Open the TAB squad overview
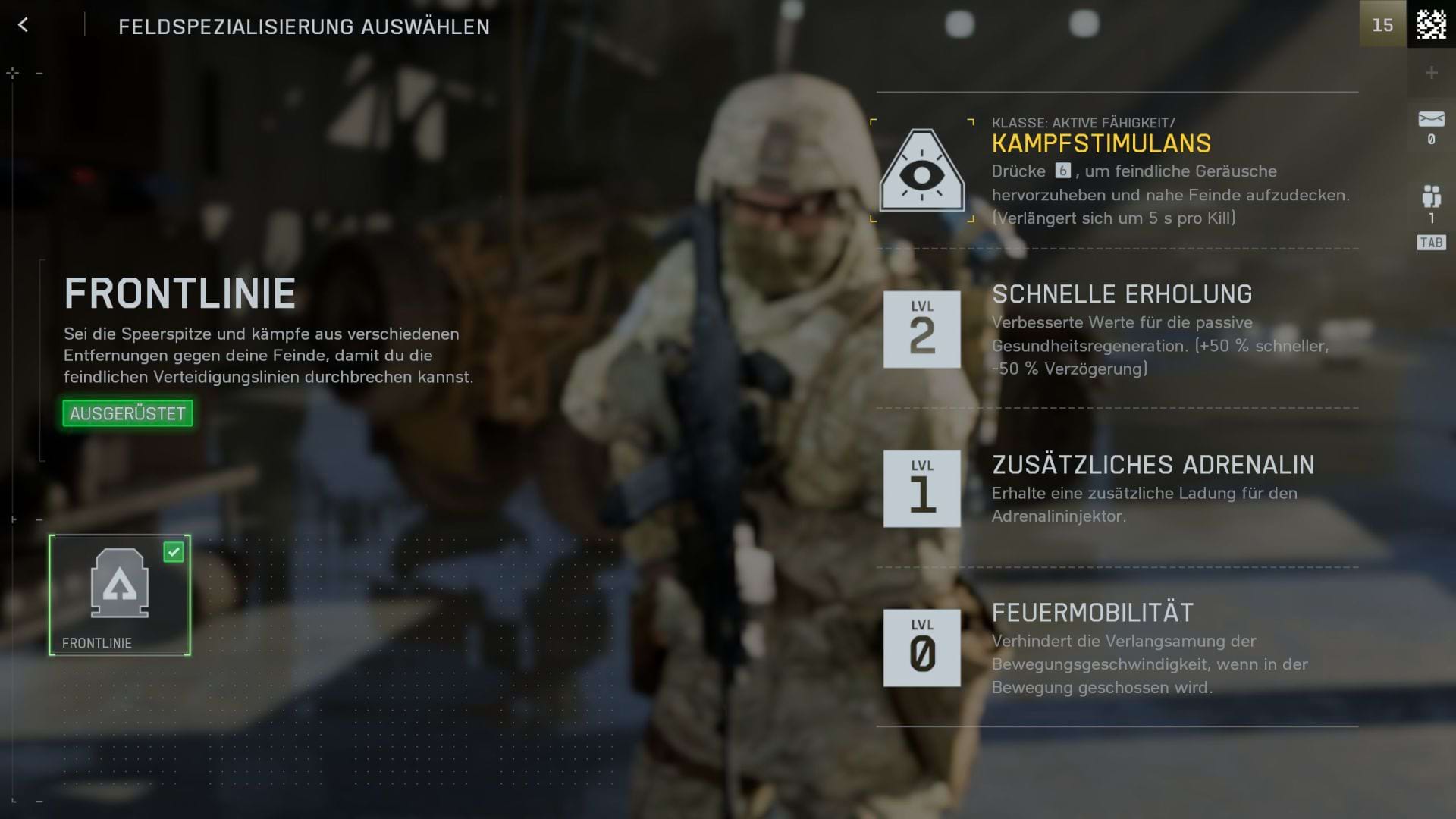The width and height of the screenshot is (1456, 819). click(1430, 243)
